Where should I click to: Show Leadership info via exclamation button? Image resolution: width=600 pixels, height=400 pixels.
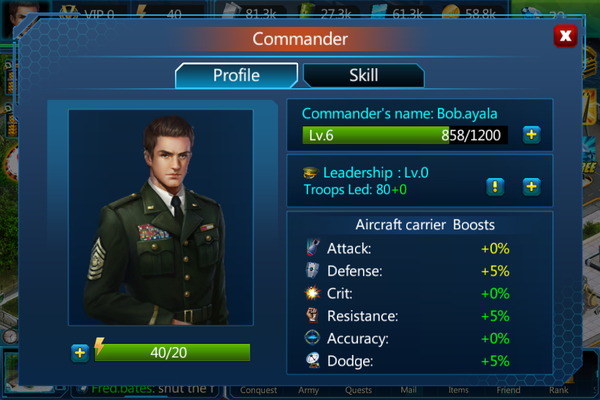495,186
